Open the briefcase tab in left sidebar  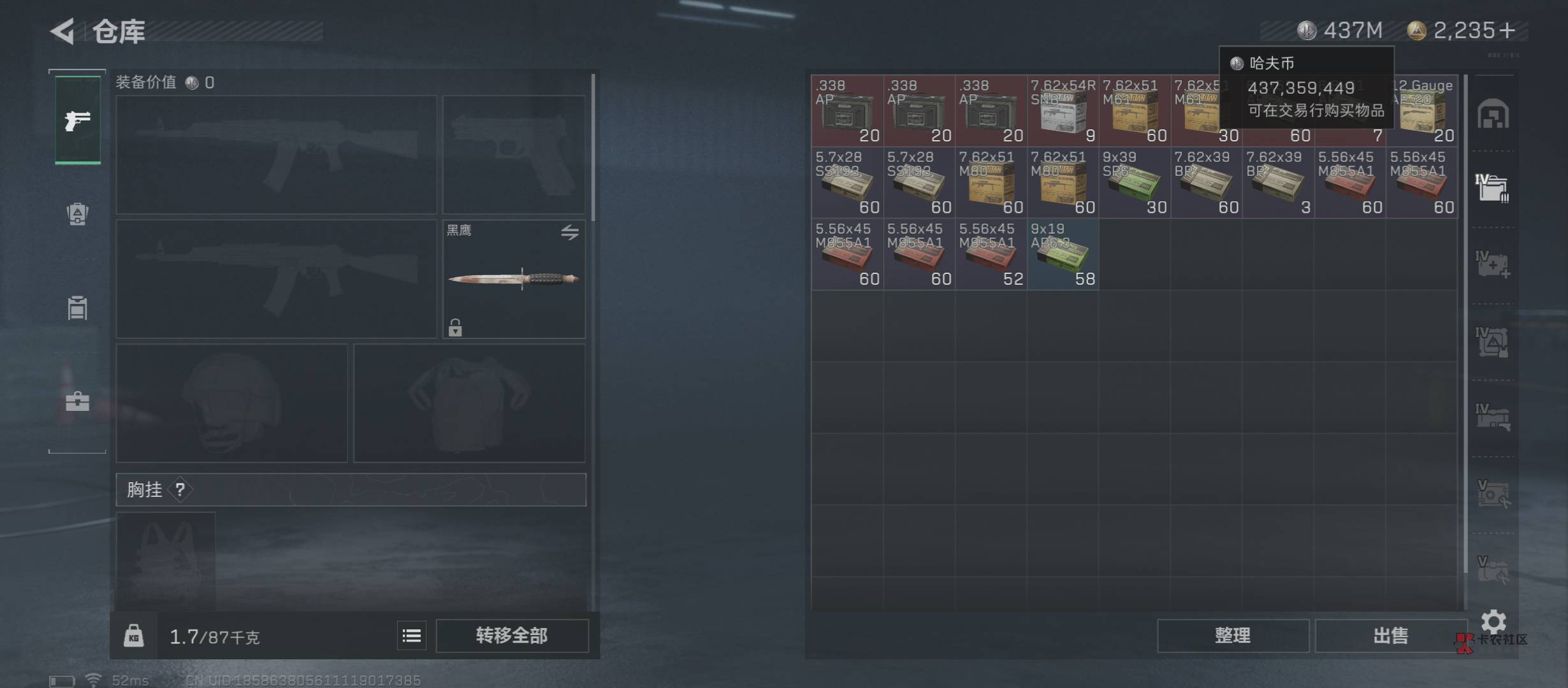click(78, 401)
